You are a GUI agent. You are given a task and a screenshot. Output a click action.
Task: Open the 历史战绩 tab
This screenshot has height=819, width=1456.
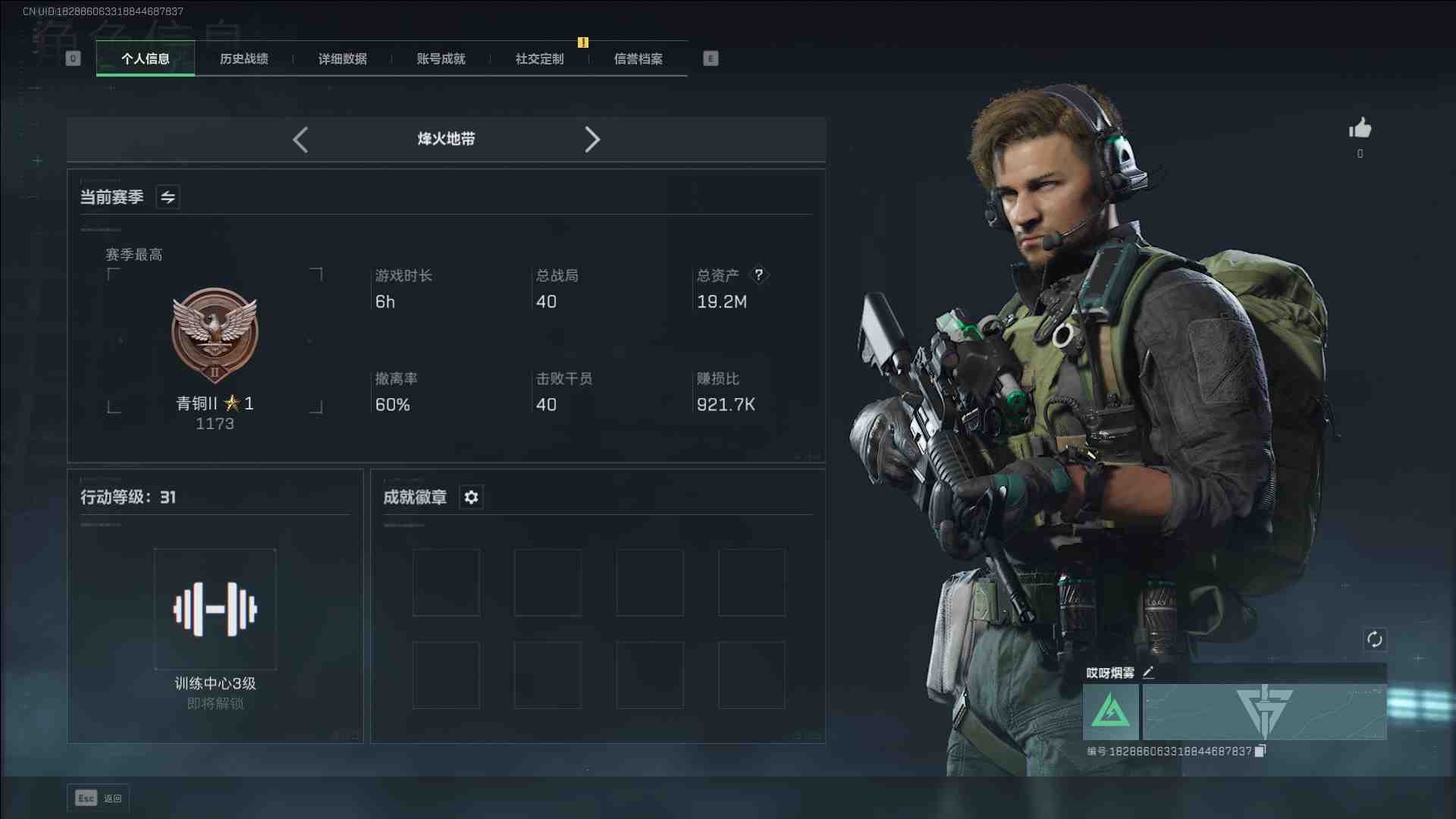pyautogui.click(x=244, y=59)
